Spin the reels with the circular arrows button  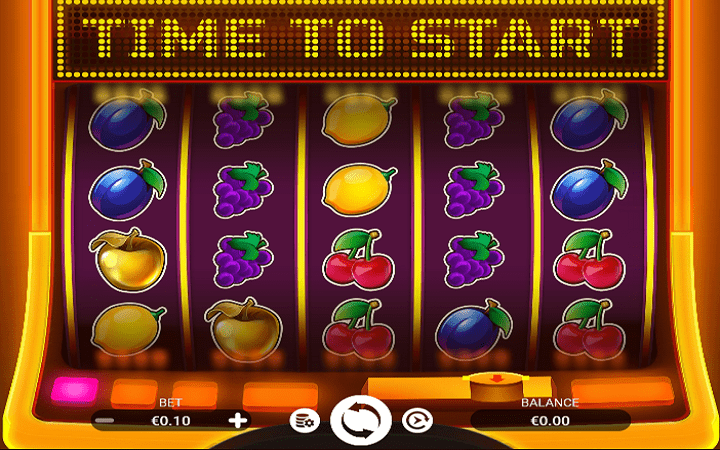click(359, 421)
